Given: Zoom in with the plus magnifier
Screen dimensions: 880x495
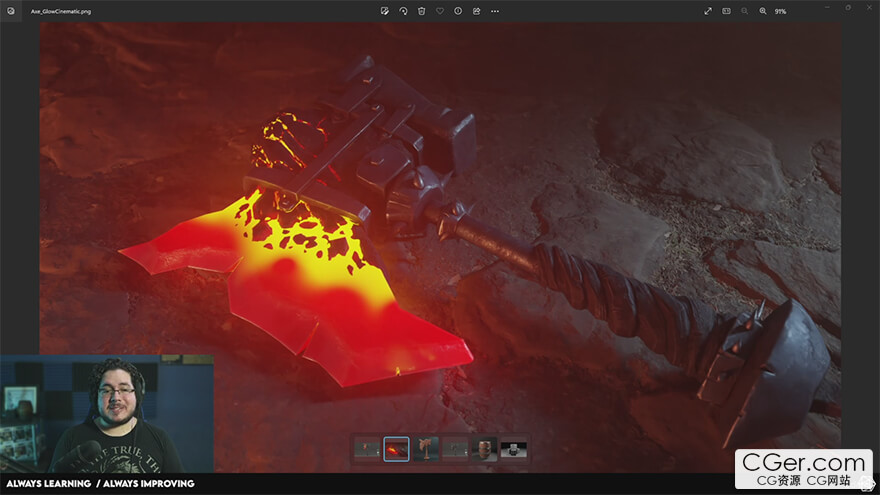Looking at the screenshot, I should click(x=763, y=11).
